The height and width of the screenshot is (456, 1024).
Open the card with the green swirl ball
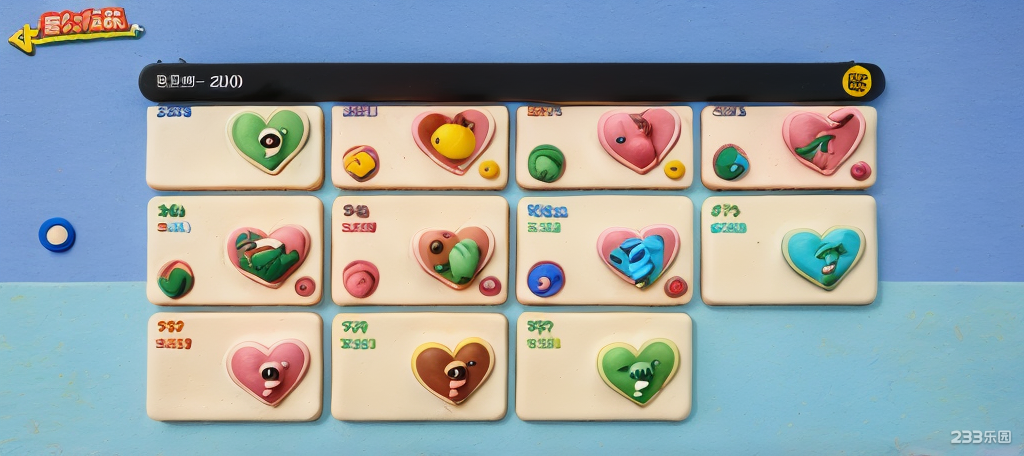(x=604, y=146)
